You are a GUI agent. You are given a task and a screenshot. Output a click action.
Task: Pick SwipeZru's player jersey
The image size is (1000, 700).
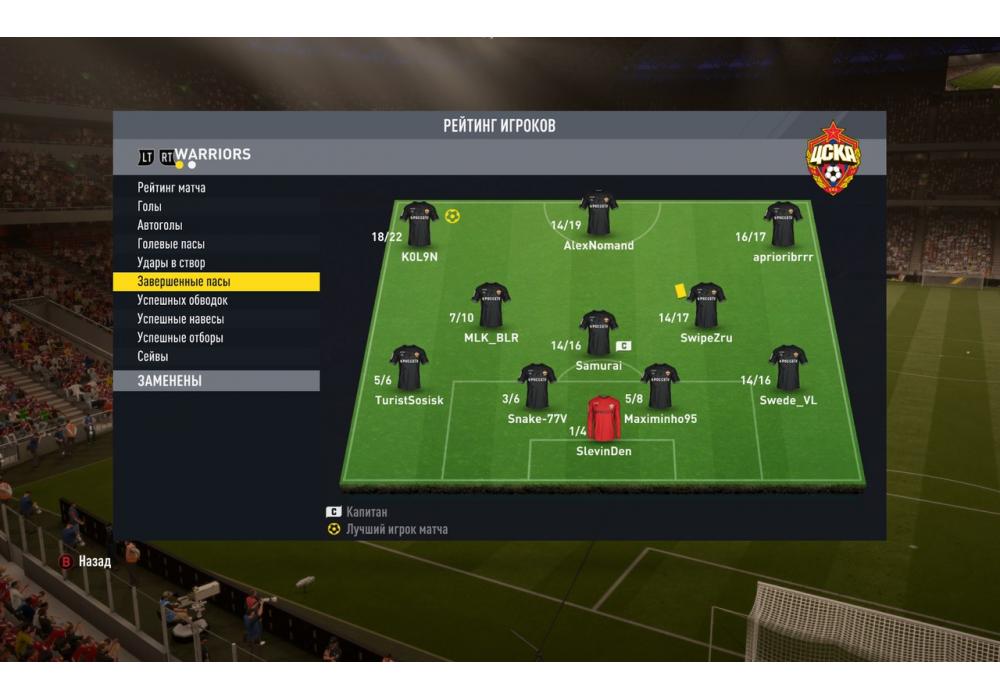[706, 305]
